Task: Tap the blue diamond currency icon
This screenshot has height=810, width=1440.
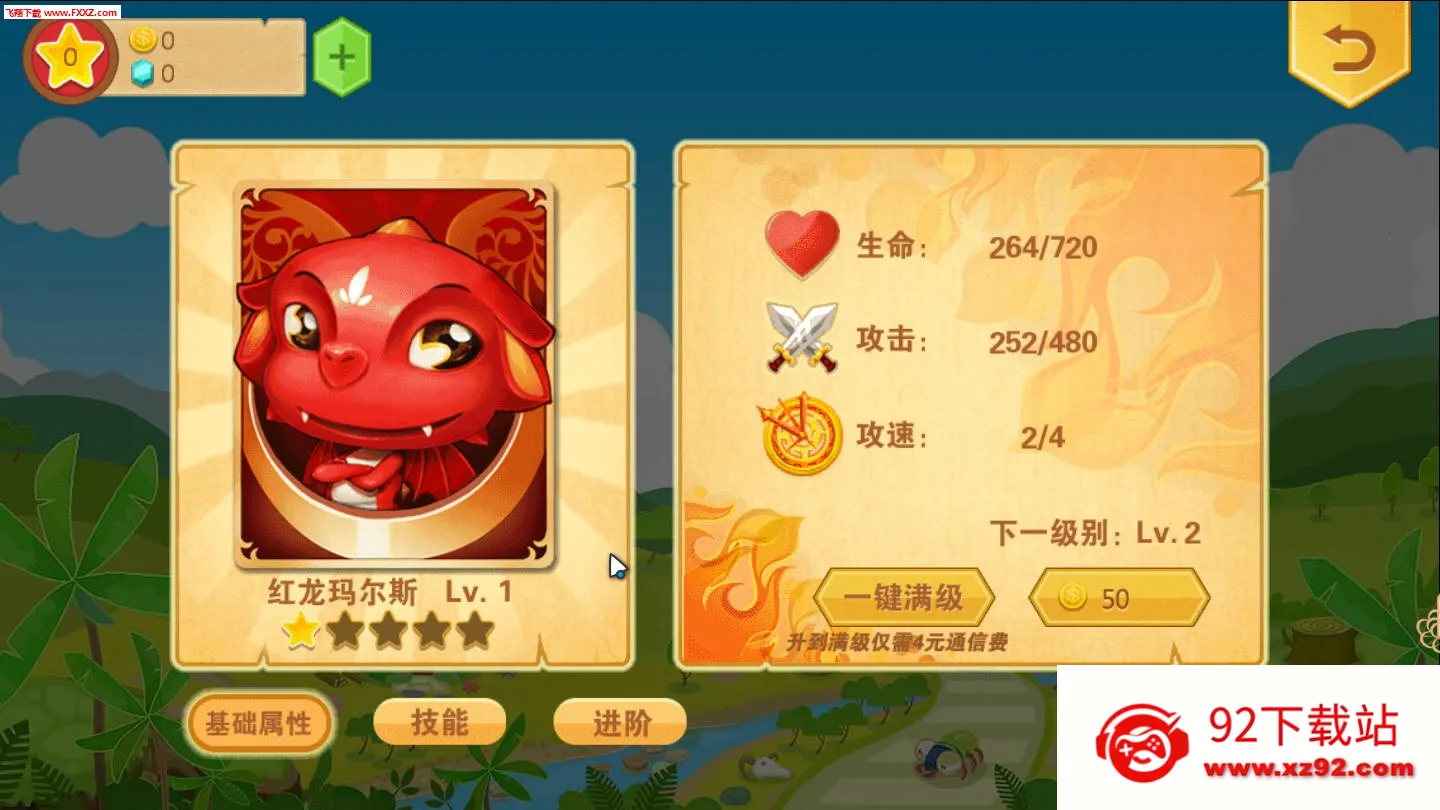Action: (x=145, y=73)
